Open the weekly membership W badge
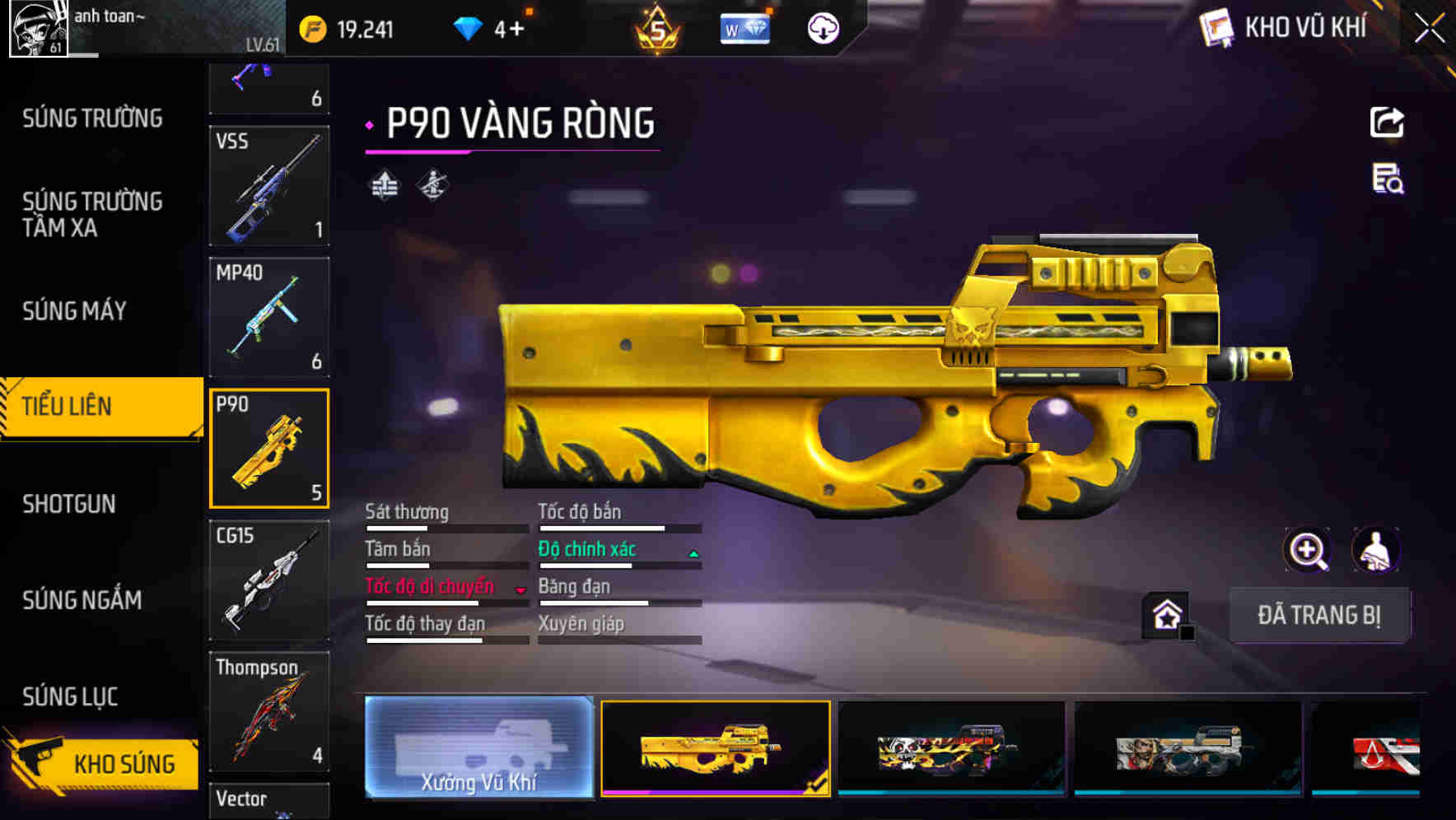 click(744, 27)
